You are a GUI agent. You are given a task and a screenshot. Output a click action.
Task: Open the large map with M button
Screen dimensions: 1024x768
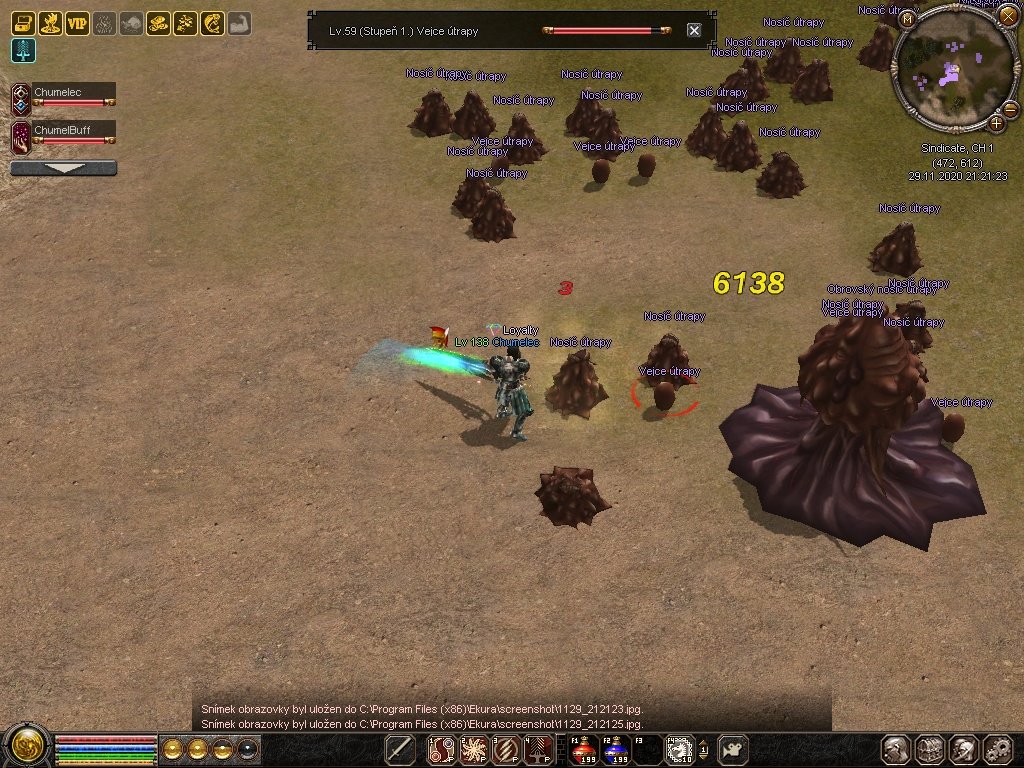click(x=907, y=18)
